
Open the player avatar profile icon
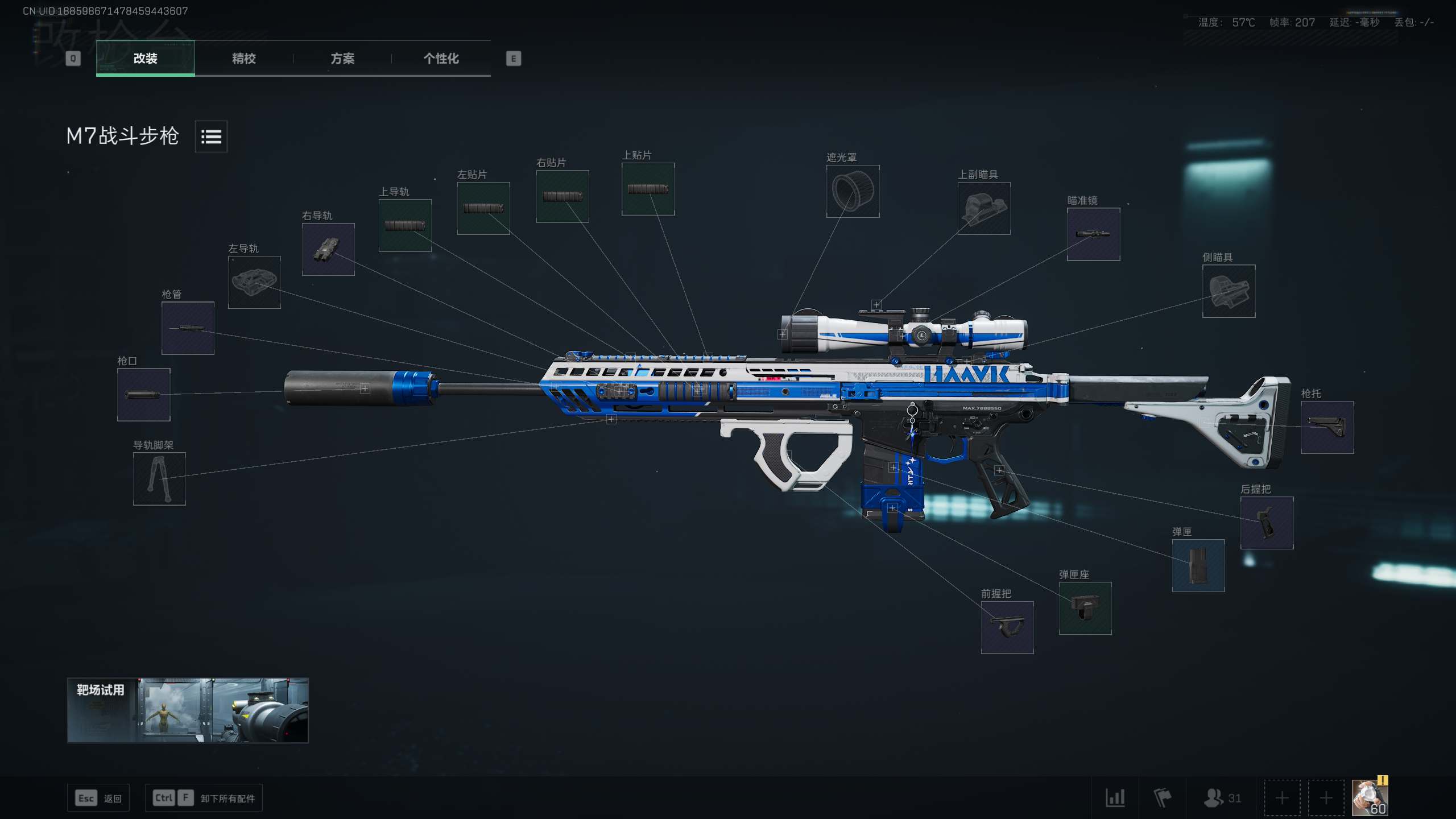click(1370, 797)
